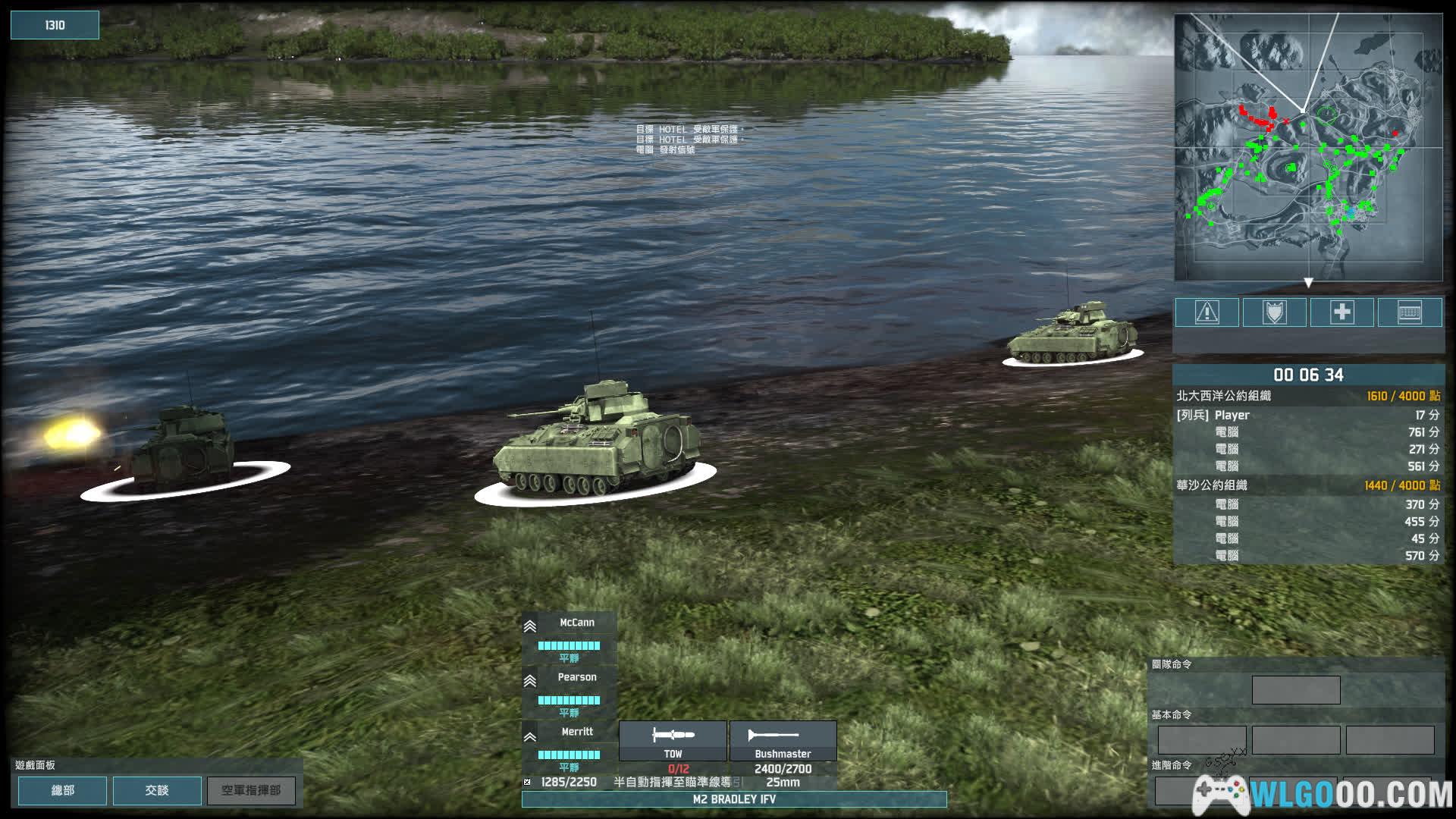Click the M2 BRADLEY IFV name bar
Viewport: 1456px width, 819px height.
coord(733,799)
